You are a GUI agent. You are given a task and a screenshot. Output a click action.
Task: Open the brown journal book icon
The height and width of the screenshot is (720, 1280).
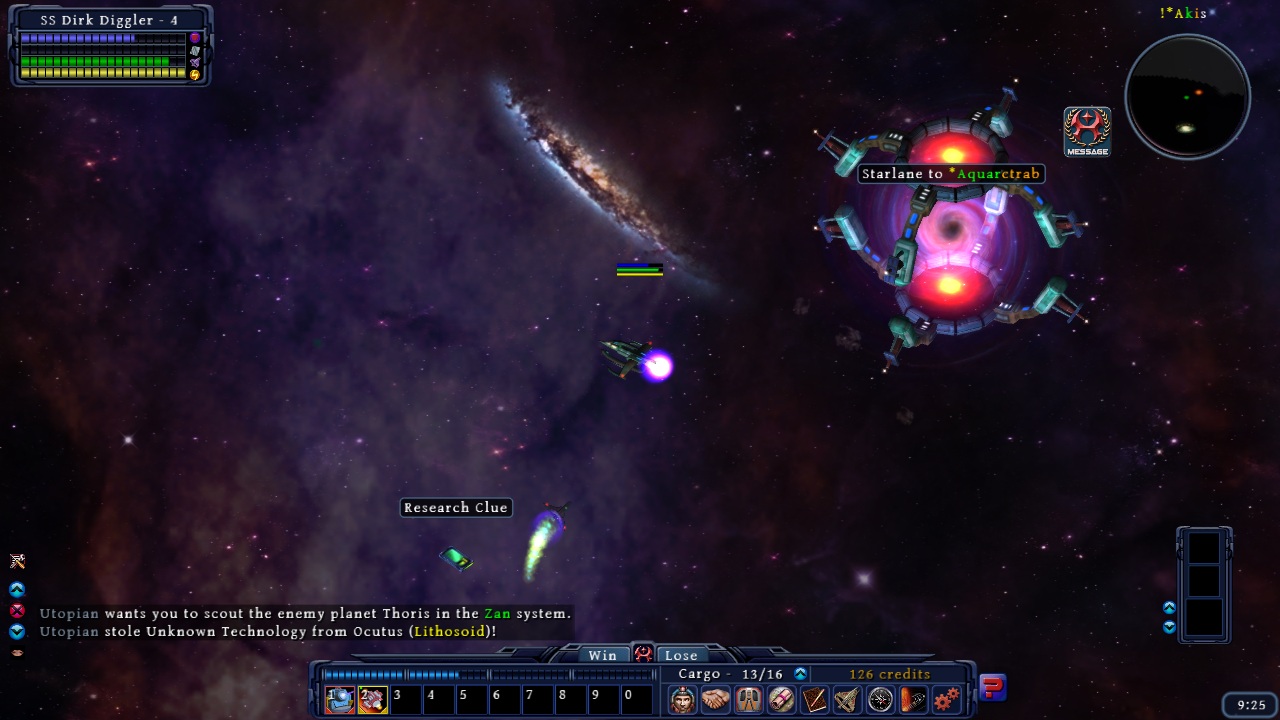click(x=814, y=699)
